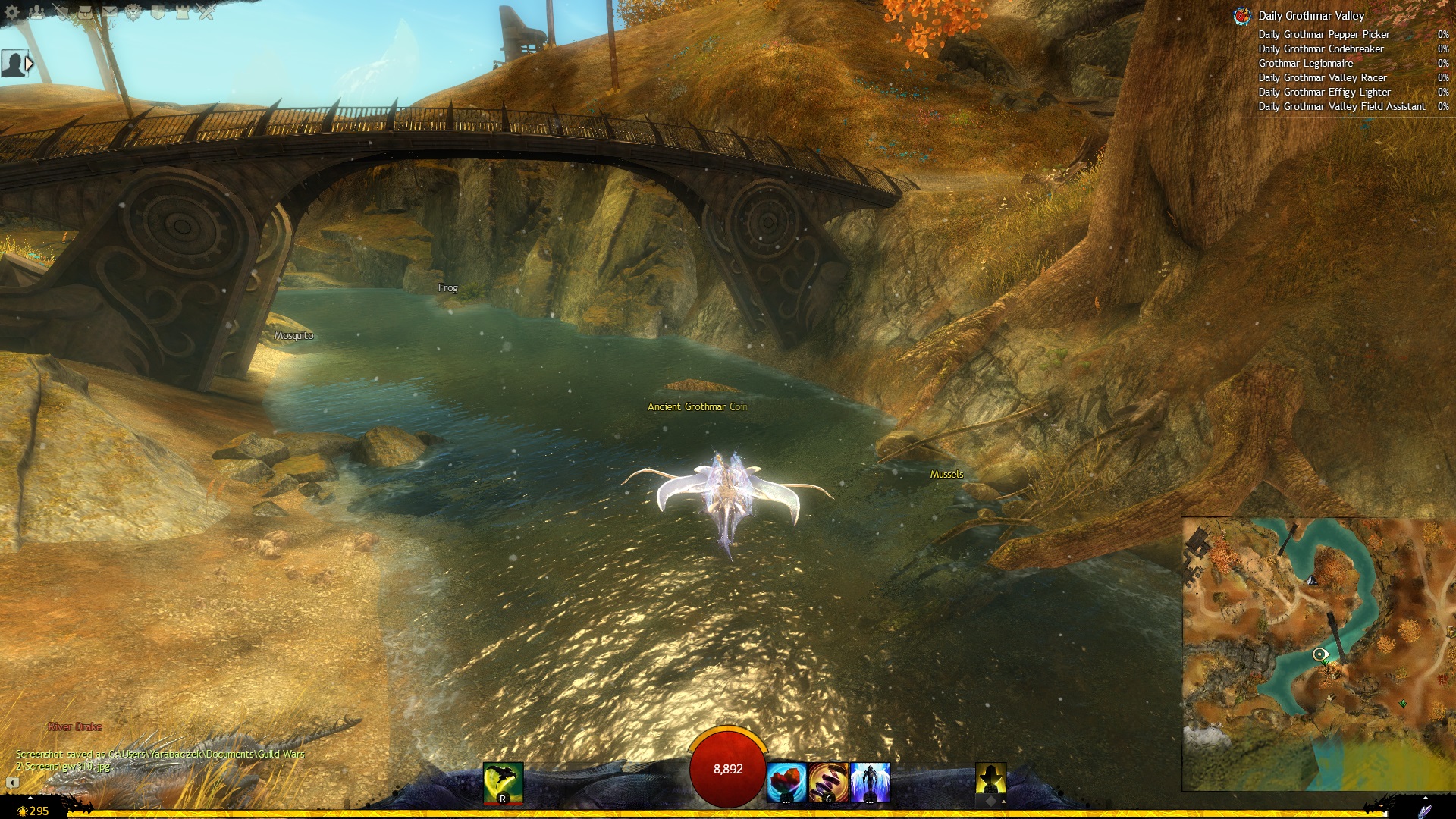The image size is (1456, 819).
Task: Collapse the chat panel arrow button
Action: pyautogui.click(x=13, y=783)
